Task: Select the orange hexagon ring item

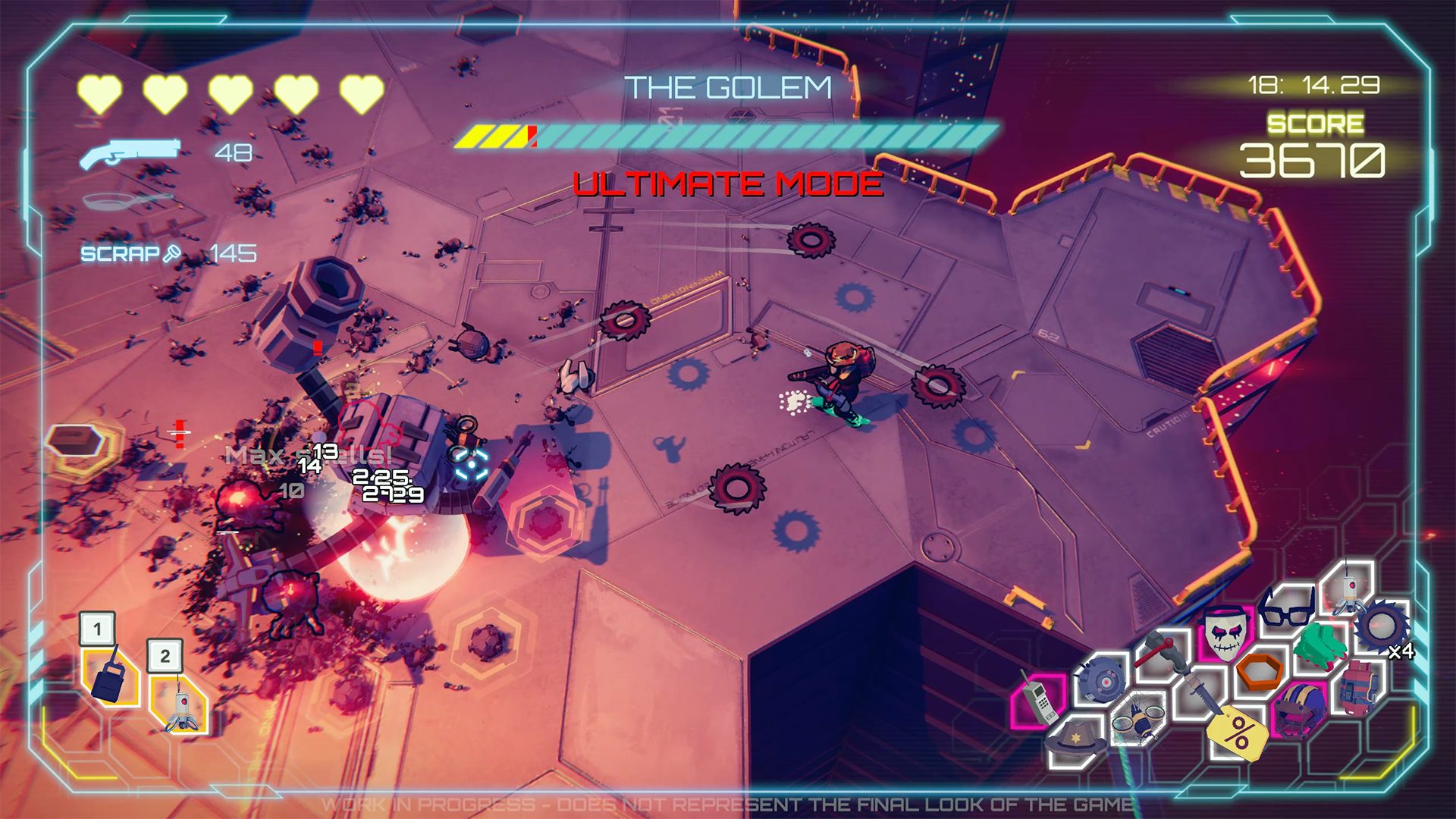Action: tap(1259, 670)
